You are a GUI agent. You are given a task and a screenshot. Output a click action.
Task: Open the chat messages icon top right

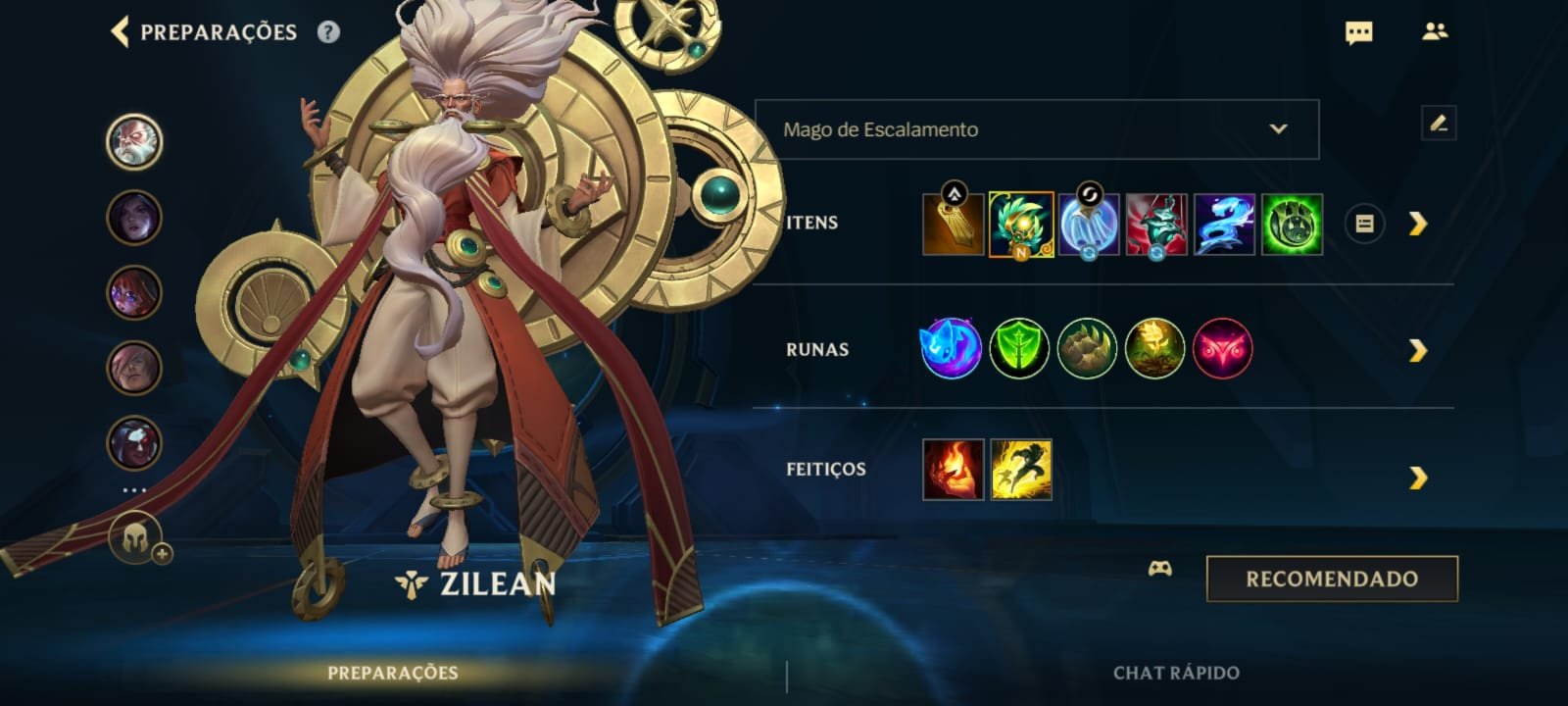1357,31
